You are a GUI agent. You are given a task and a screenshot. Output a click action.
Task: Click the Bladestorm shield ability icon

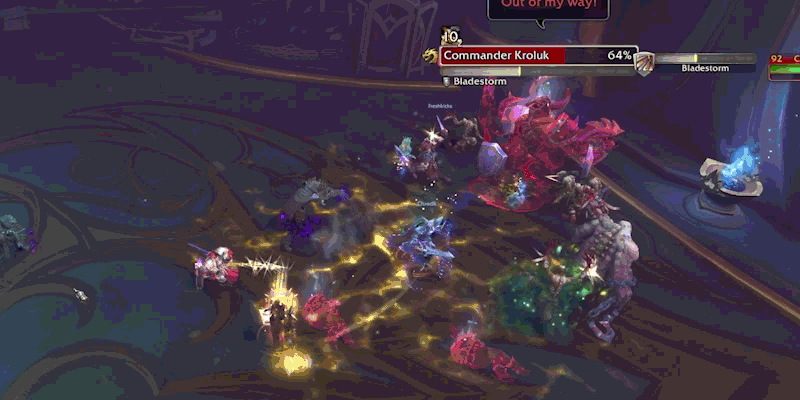tap(645, 62)
